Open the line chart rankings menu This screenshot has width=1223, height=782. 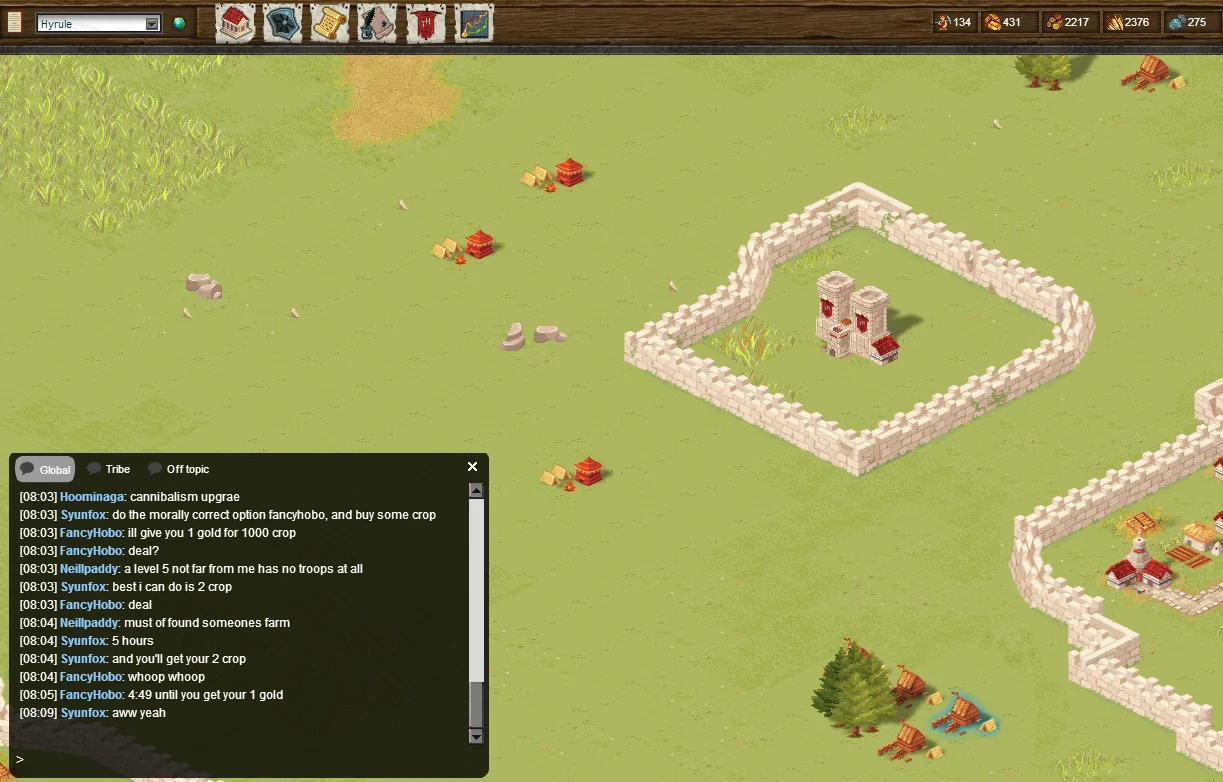click(x=473, y=23)
